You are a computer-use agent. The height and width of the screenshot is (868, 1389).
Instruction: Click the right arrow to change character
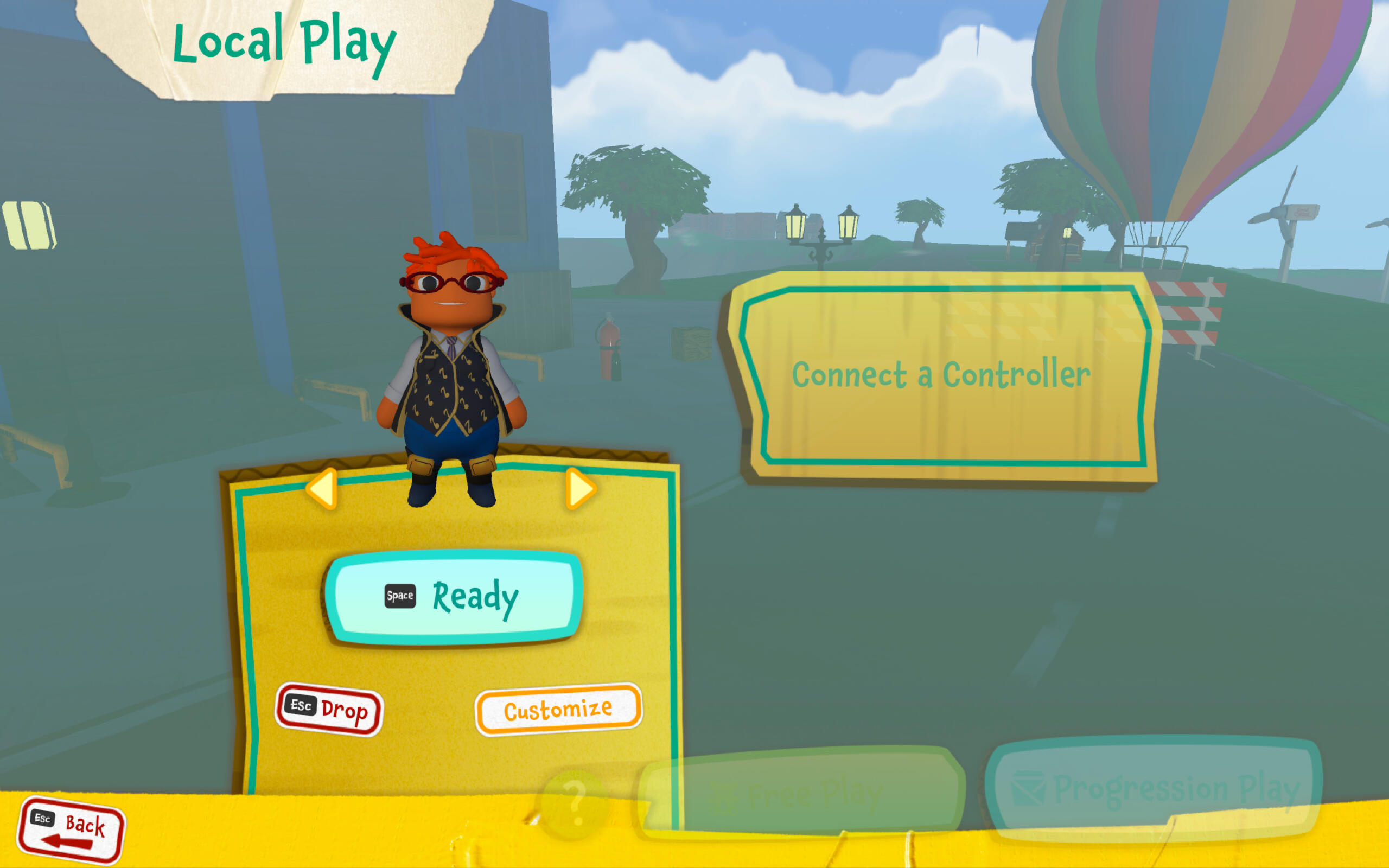point(579,489)
